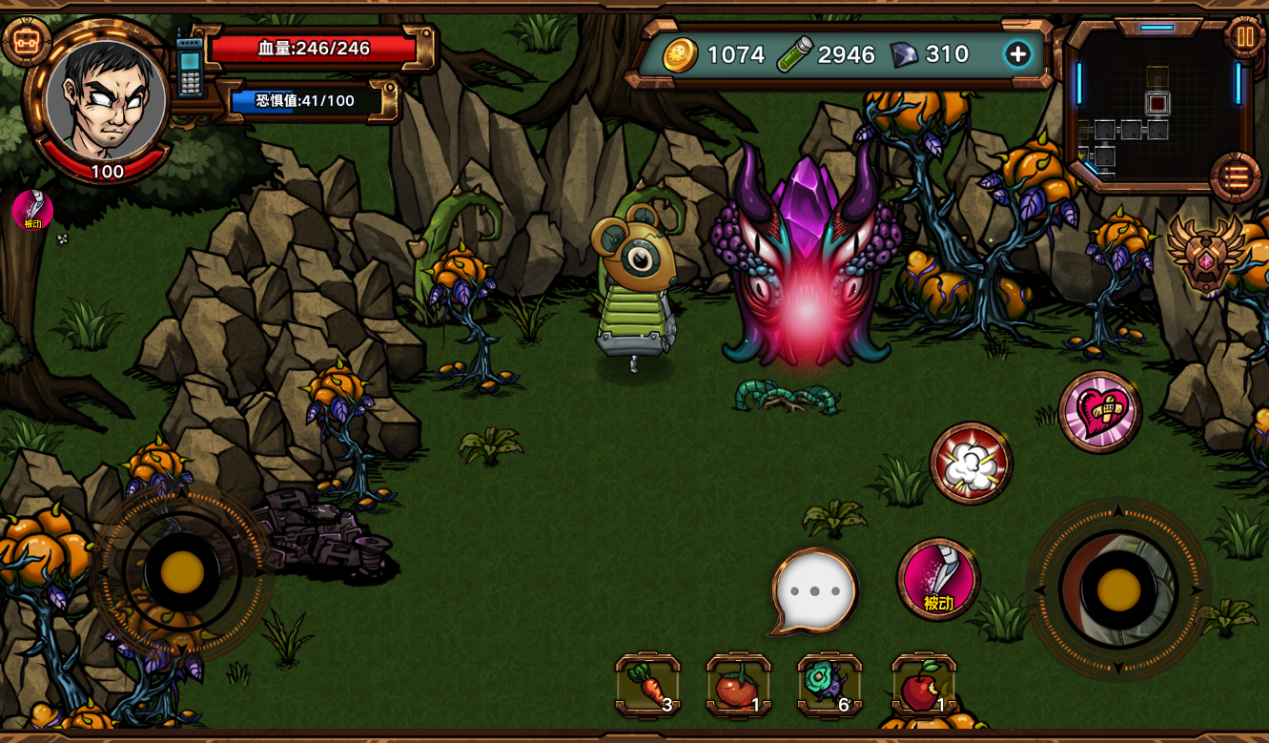
Task: Select the large passive blade skill button
Action: coord(938,579)
